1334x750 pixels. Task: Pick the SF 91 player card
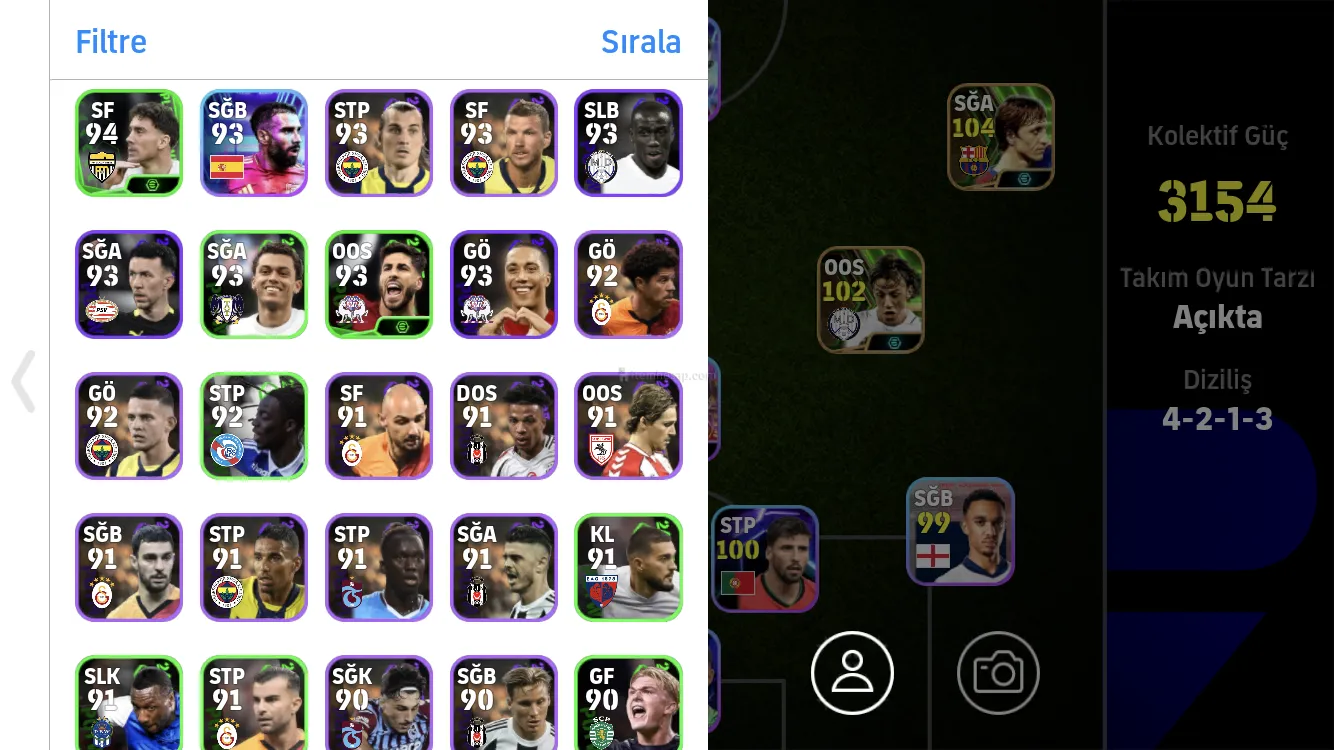(x=379, y=426)
